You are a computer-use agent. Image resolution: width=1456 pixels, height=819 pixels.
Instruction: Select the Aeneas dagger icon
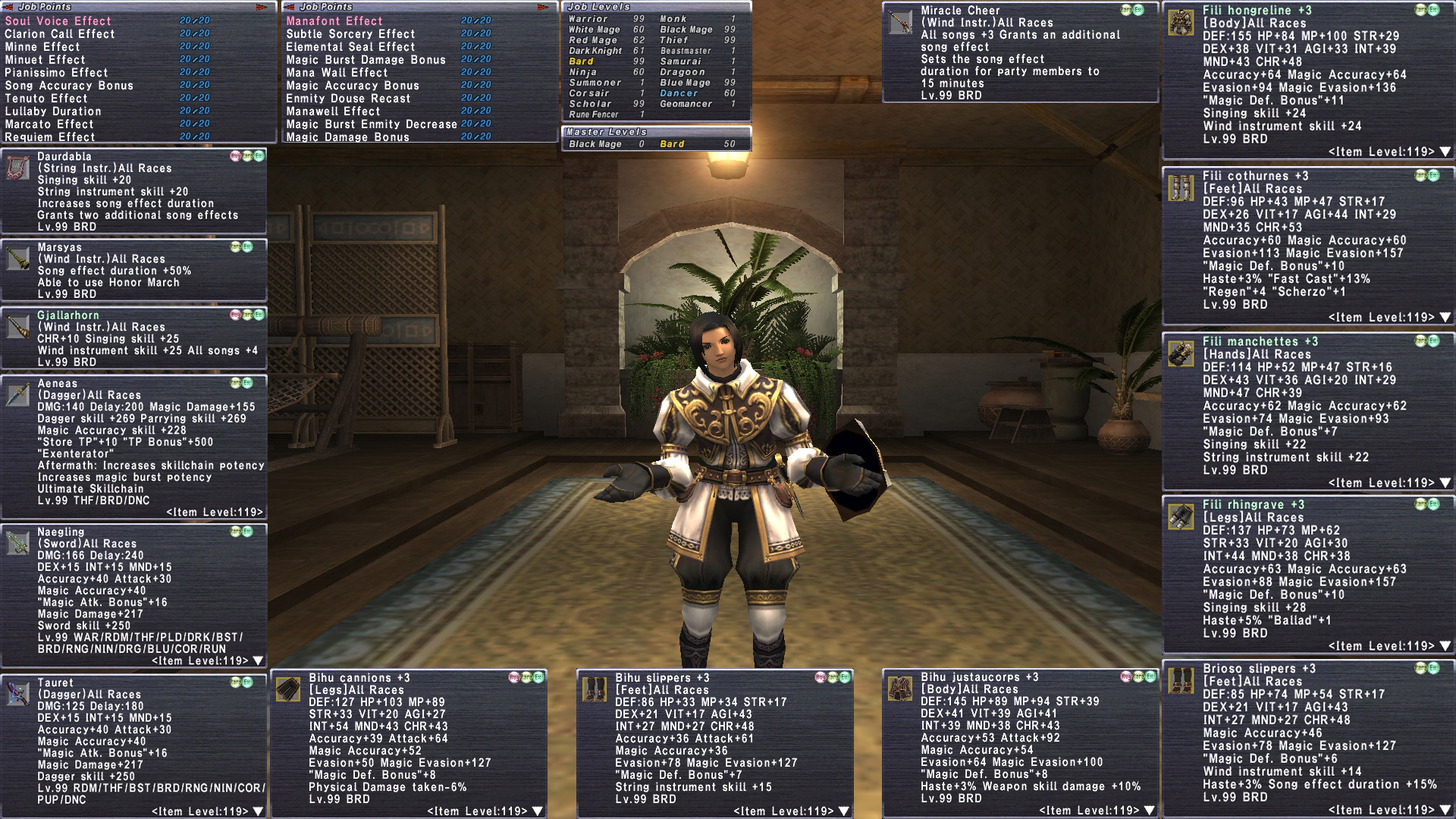pyautogui.click(x=18, y=395)
